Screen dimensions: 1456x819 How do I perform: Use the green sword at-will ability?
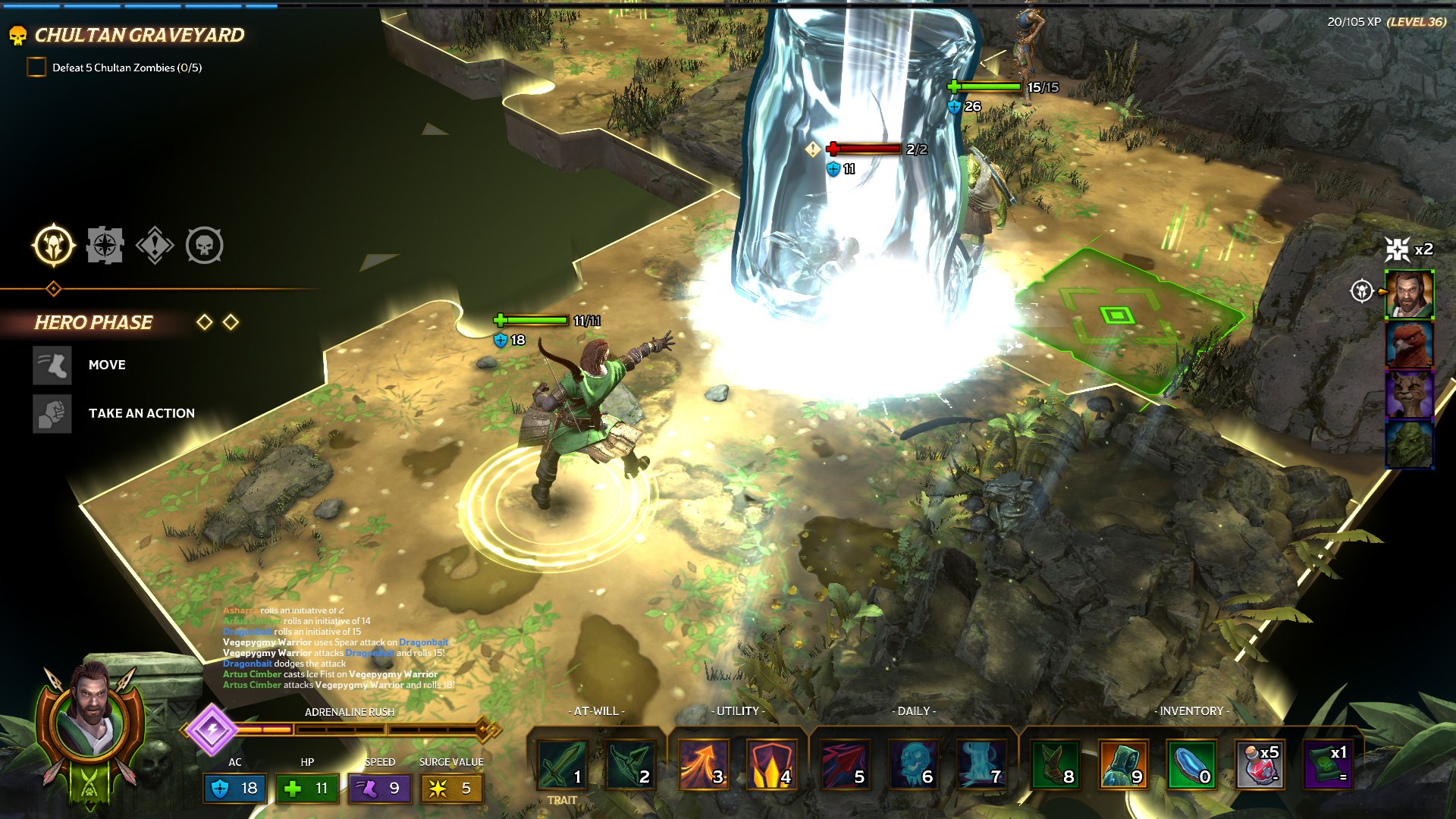[562, 765]
